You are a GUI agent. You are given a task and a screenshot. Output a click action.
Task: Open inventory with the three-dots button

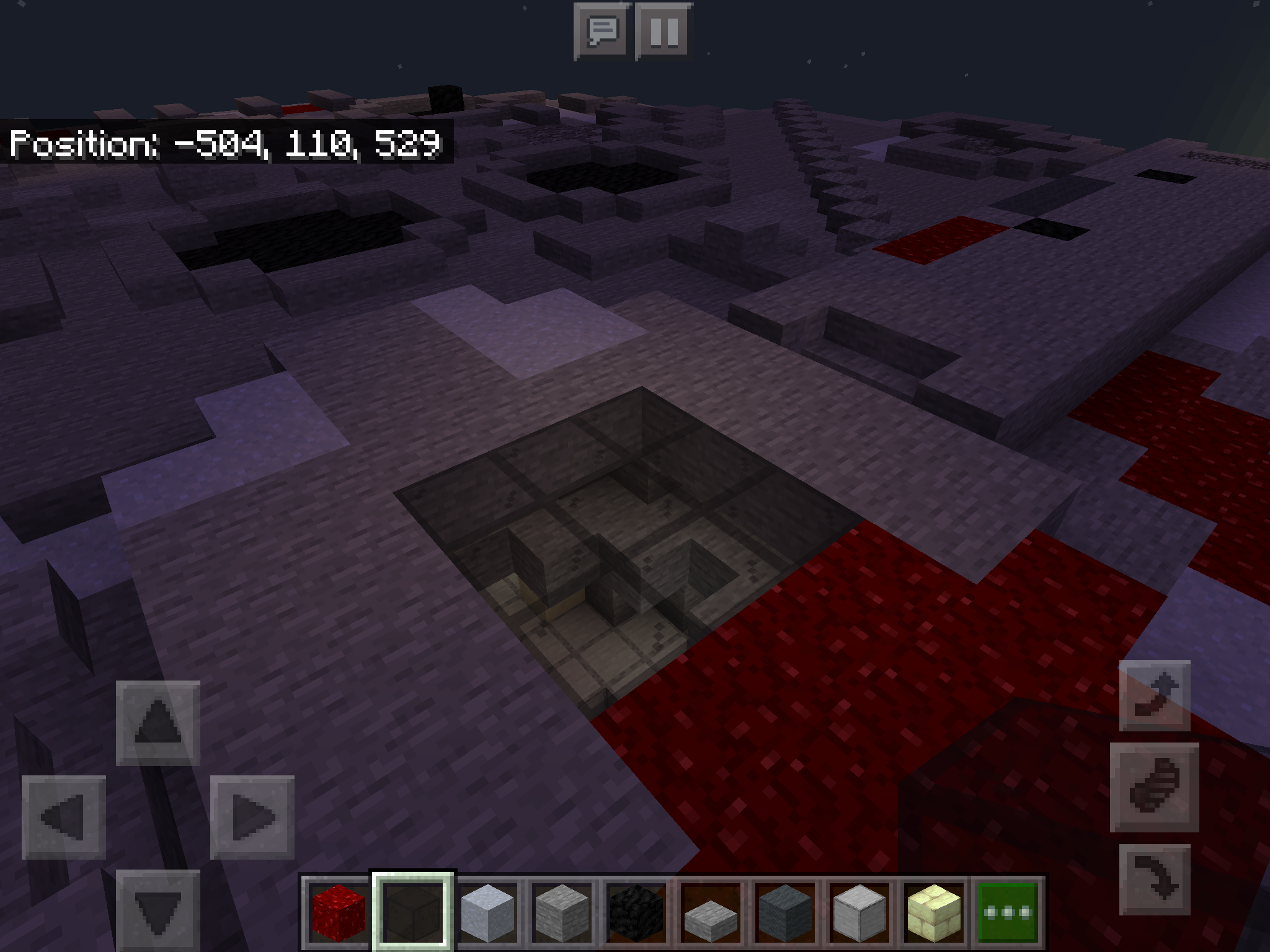pyautogui.click(x=1008, y=912)
